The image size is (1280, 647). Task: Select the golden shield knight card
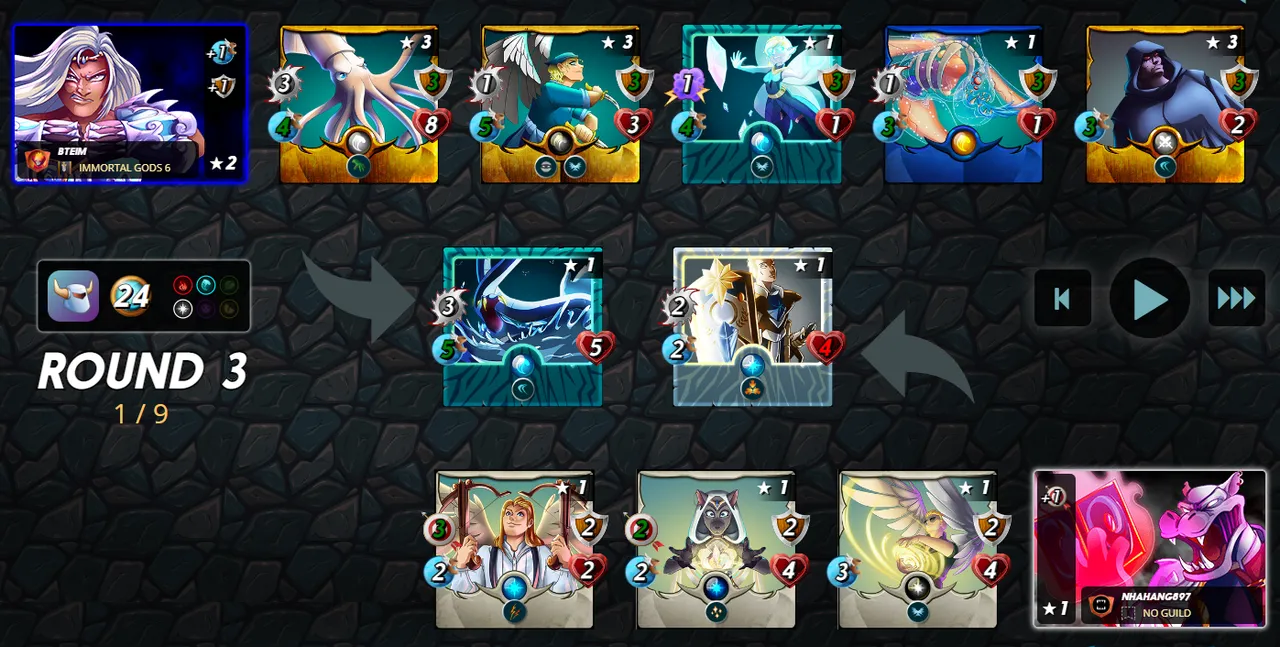pos(752,326)
